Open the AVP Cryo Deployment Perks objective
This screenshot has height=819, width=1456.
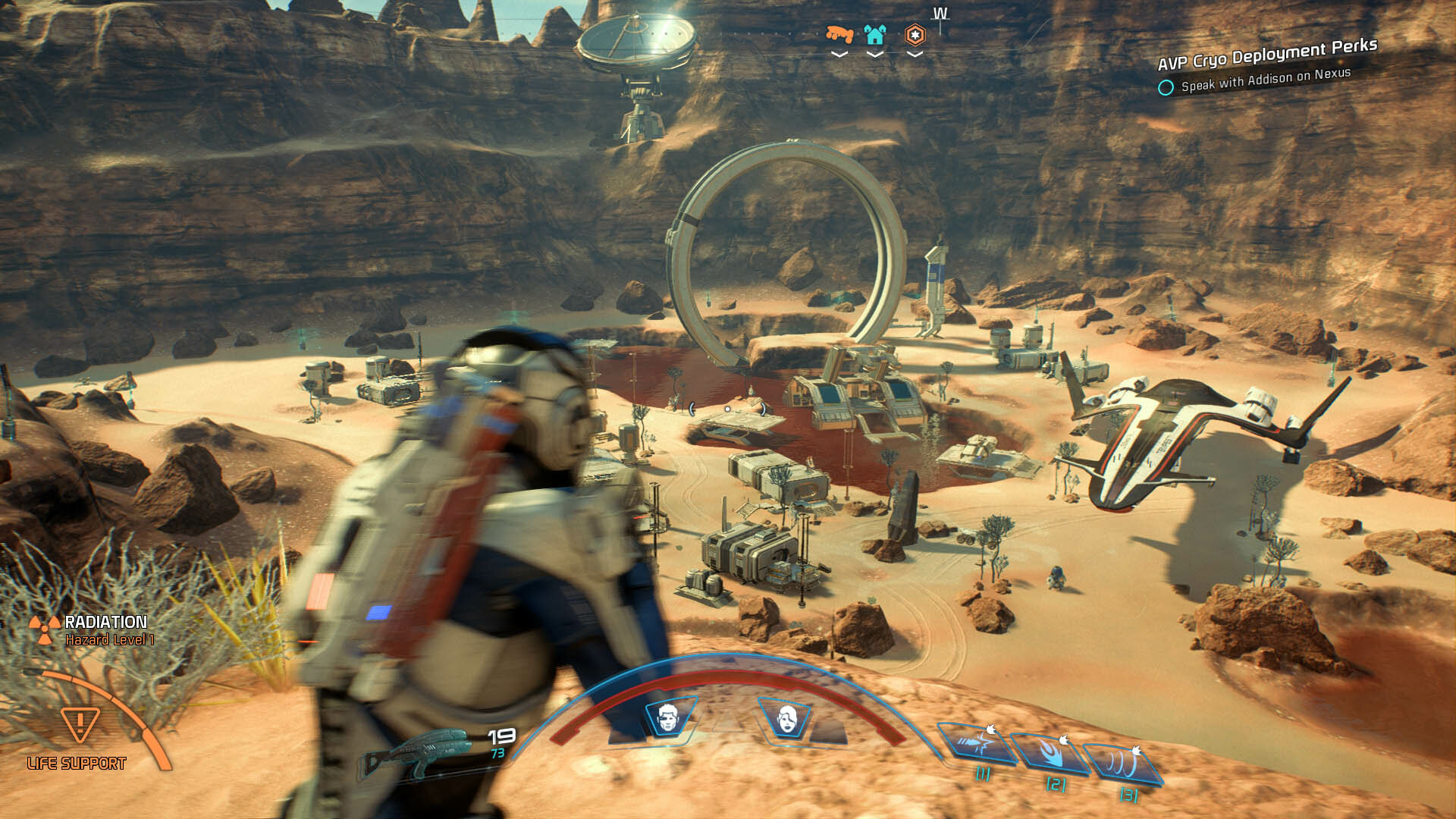pos(1266,55)
